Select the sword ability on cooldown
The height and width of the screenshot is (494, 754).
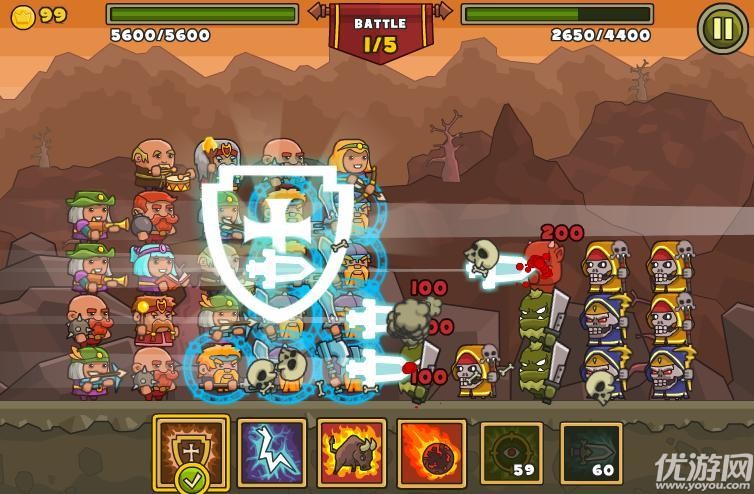coord(590,452)
